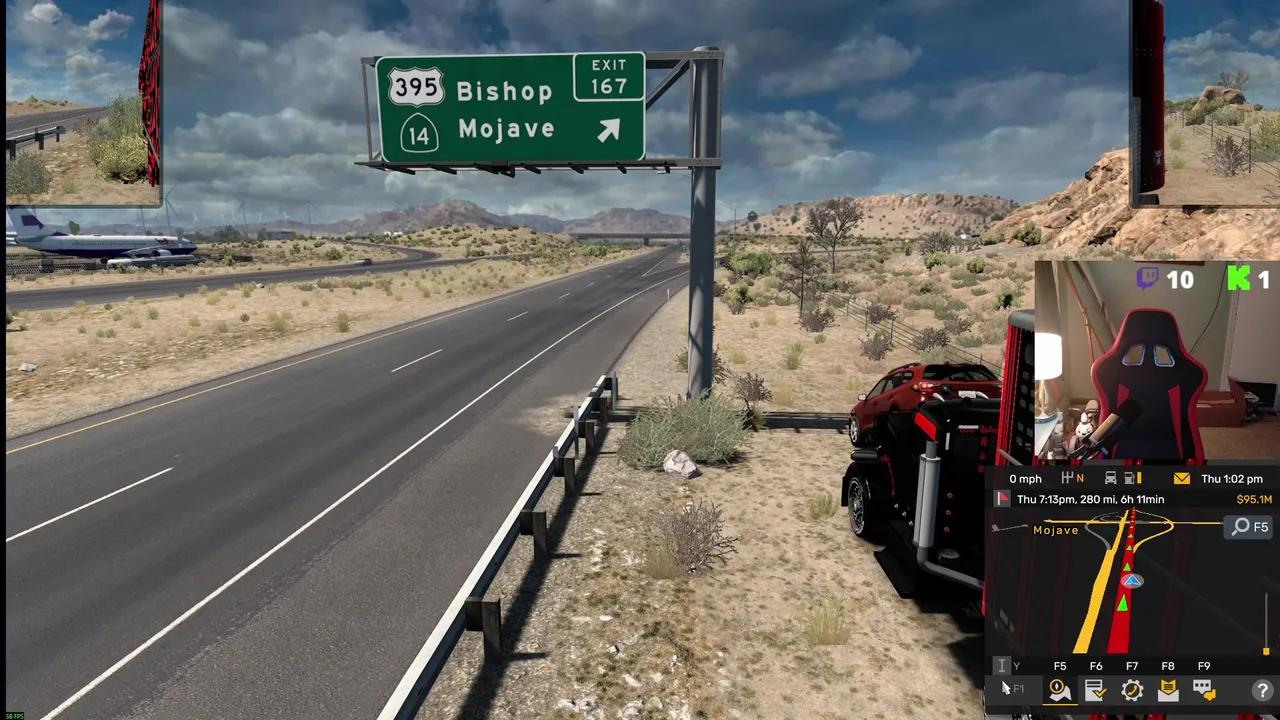Open the truck diagnostics gear-and-phone tab
The width and height of the screenshot is (1280, 720).
click(1132, 690)
